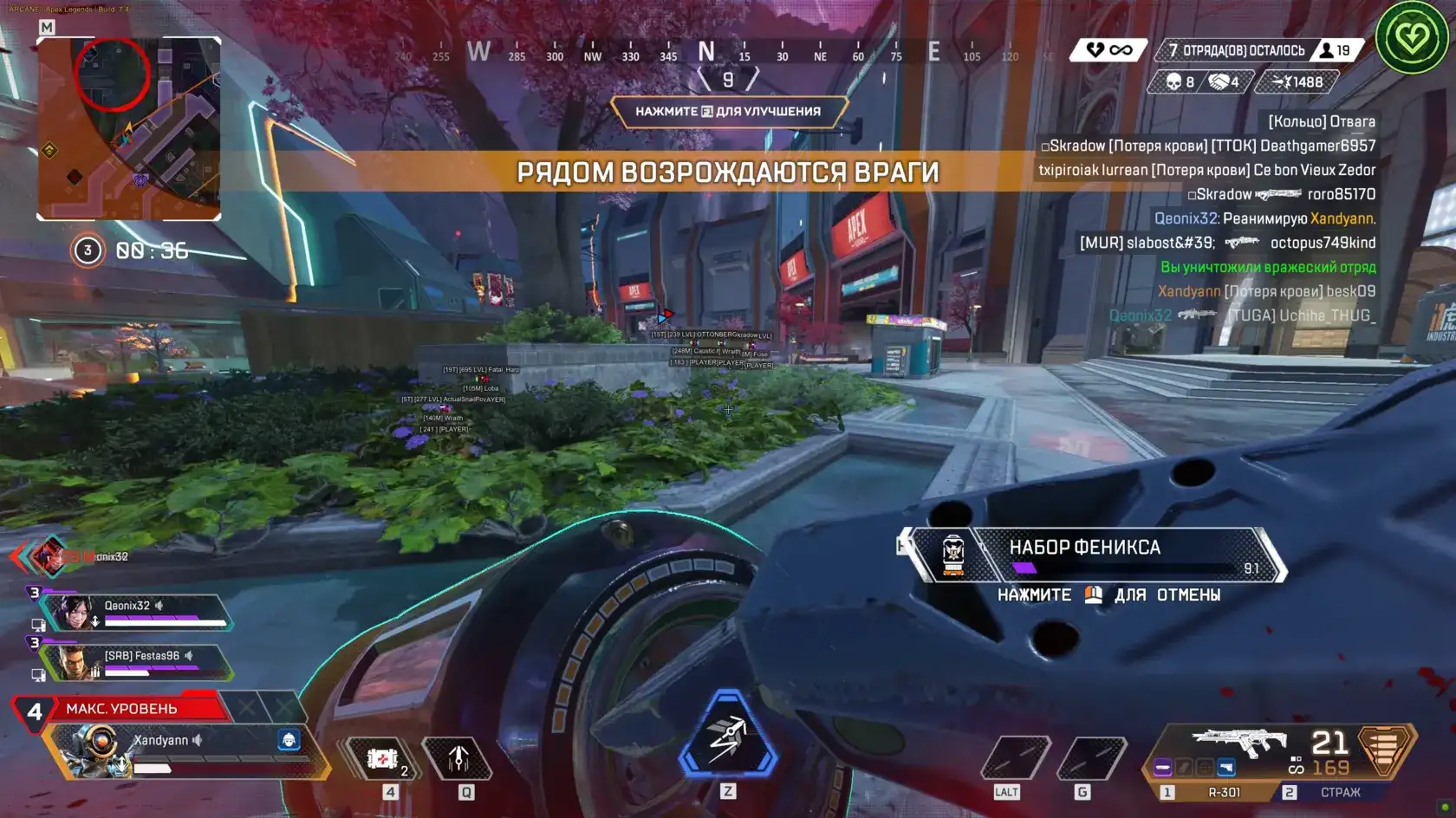Select teammate Qeonix32's squad card
Screen dimensions: 1456x818
137,612
